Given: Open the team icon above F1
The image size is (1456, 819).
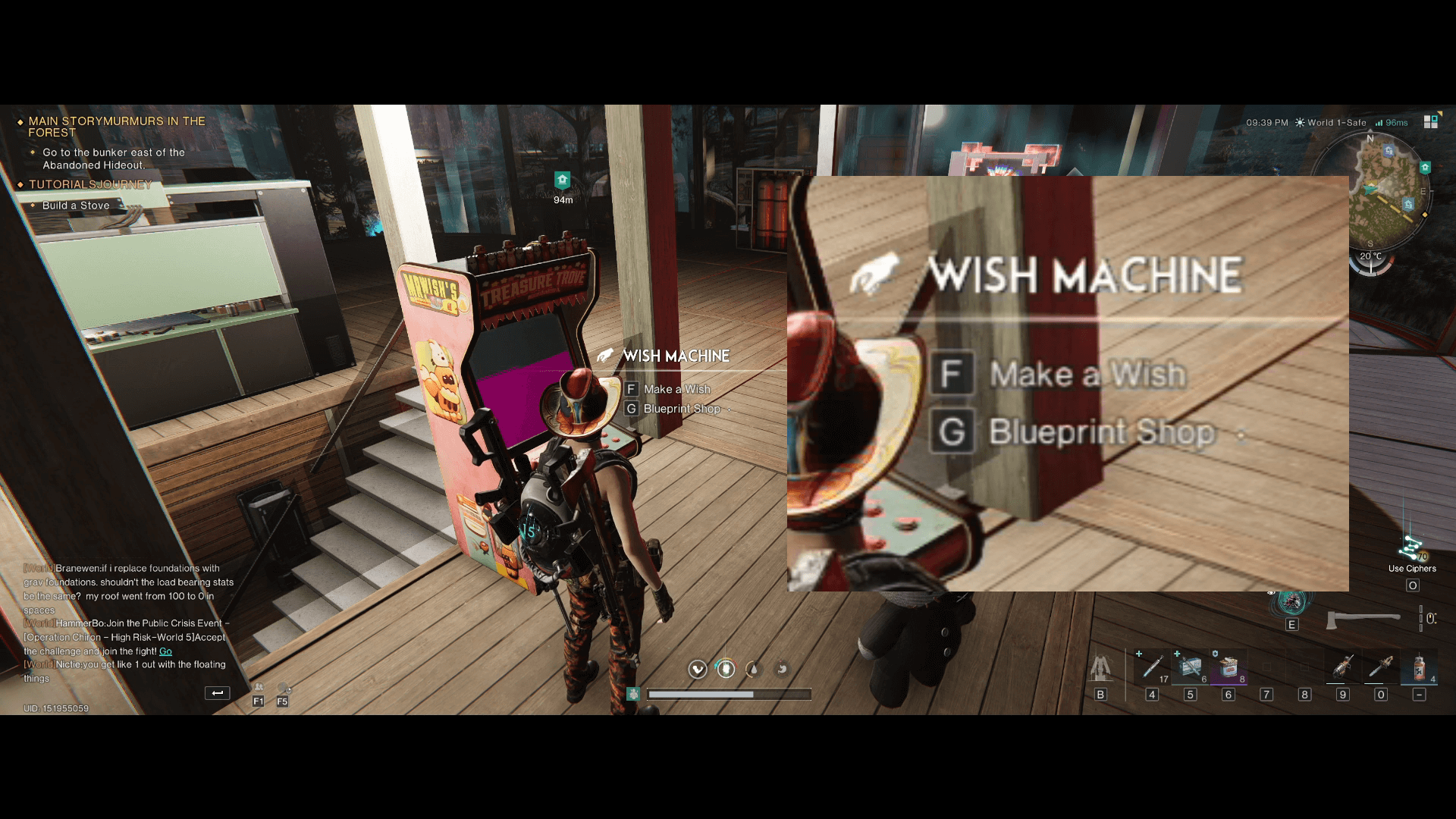Looking at the screenshot, I should pos(259,688).
